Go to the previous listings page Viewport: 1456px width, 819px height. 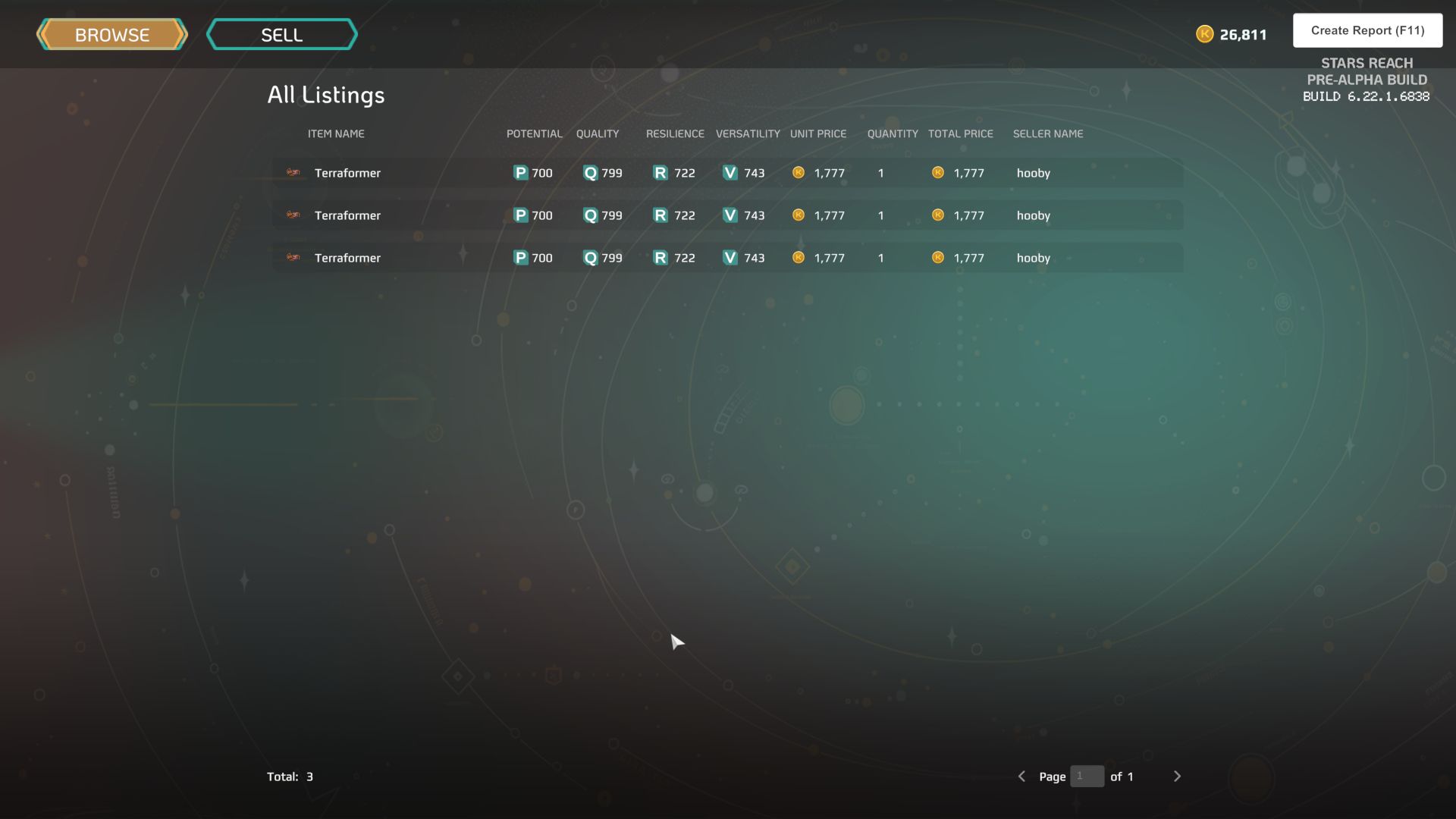1021,777
